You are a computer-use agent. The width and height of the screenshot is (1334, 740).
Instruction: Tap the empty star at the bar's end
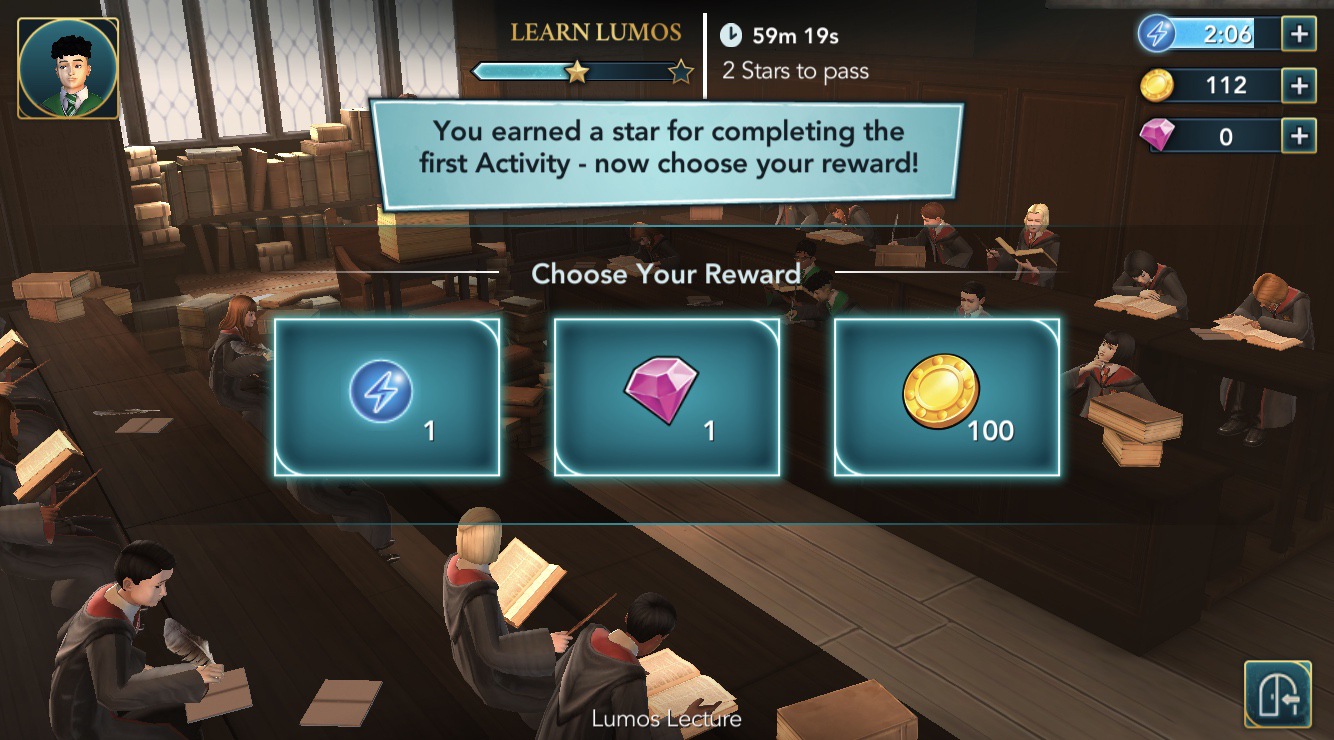pos(681,71)
